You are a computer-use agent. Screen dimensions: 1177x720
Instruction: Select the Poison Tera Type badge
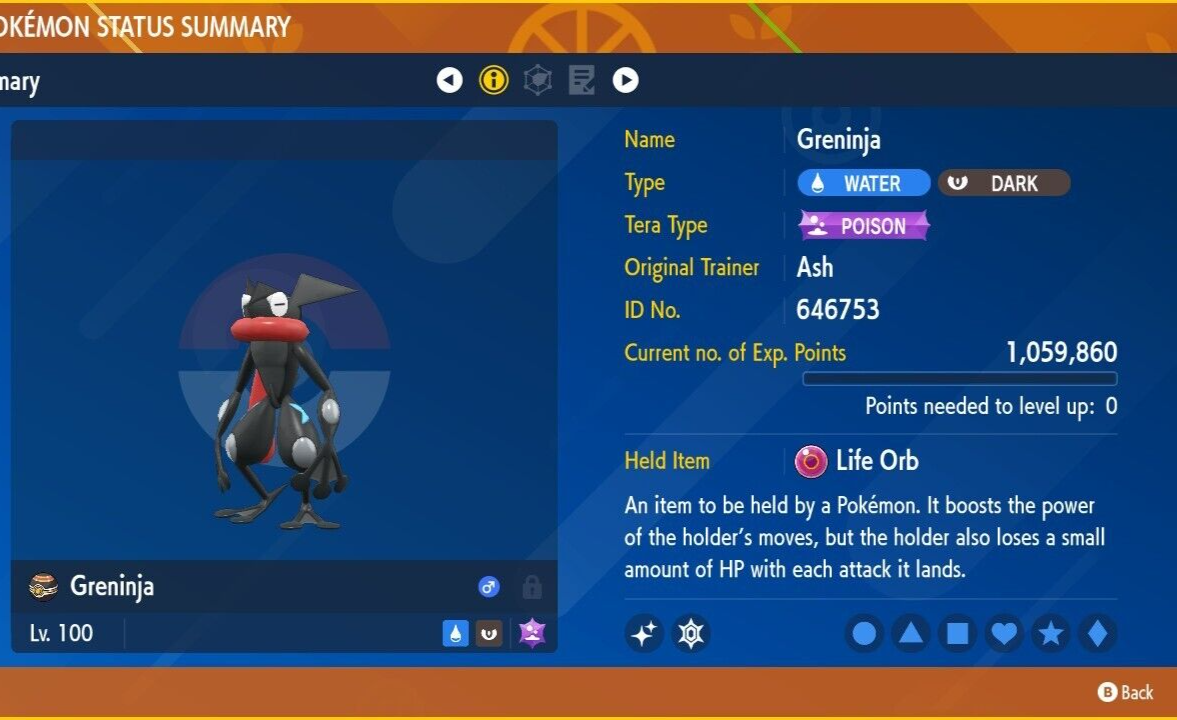point(864,226)
